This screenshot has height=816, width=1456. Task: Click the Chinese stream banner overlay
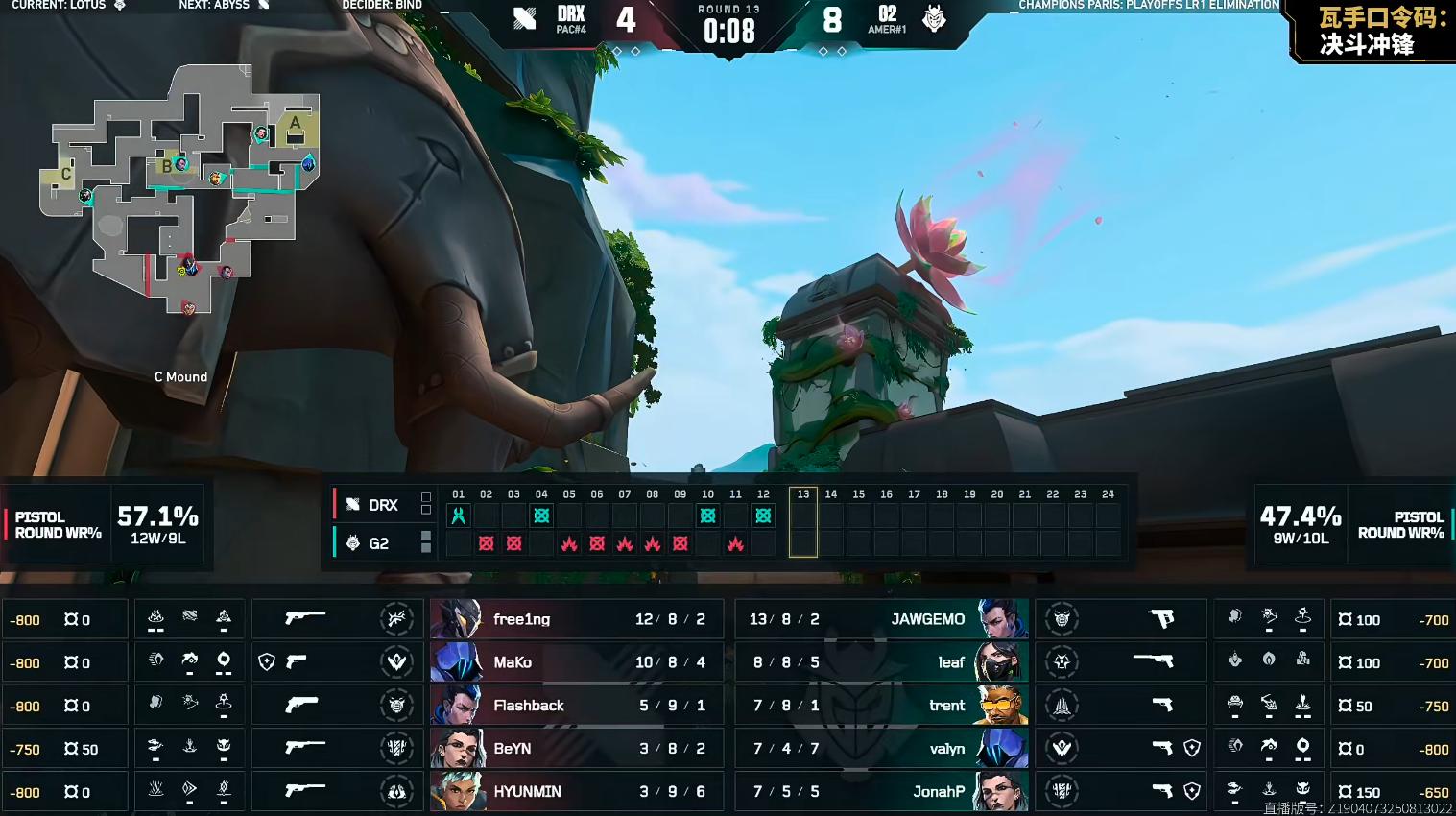click(x=1374, y=31)
